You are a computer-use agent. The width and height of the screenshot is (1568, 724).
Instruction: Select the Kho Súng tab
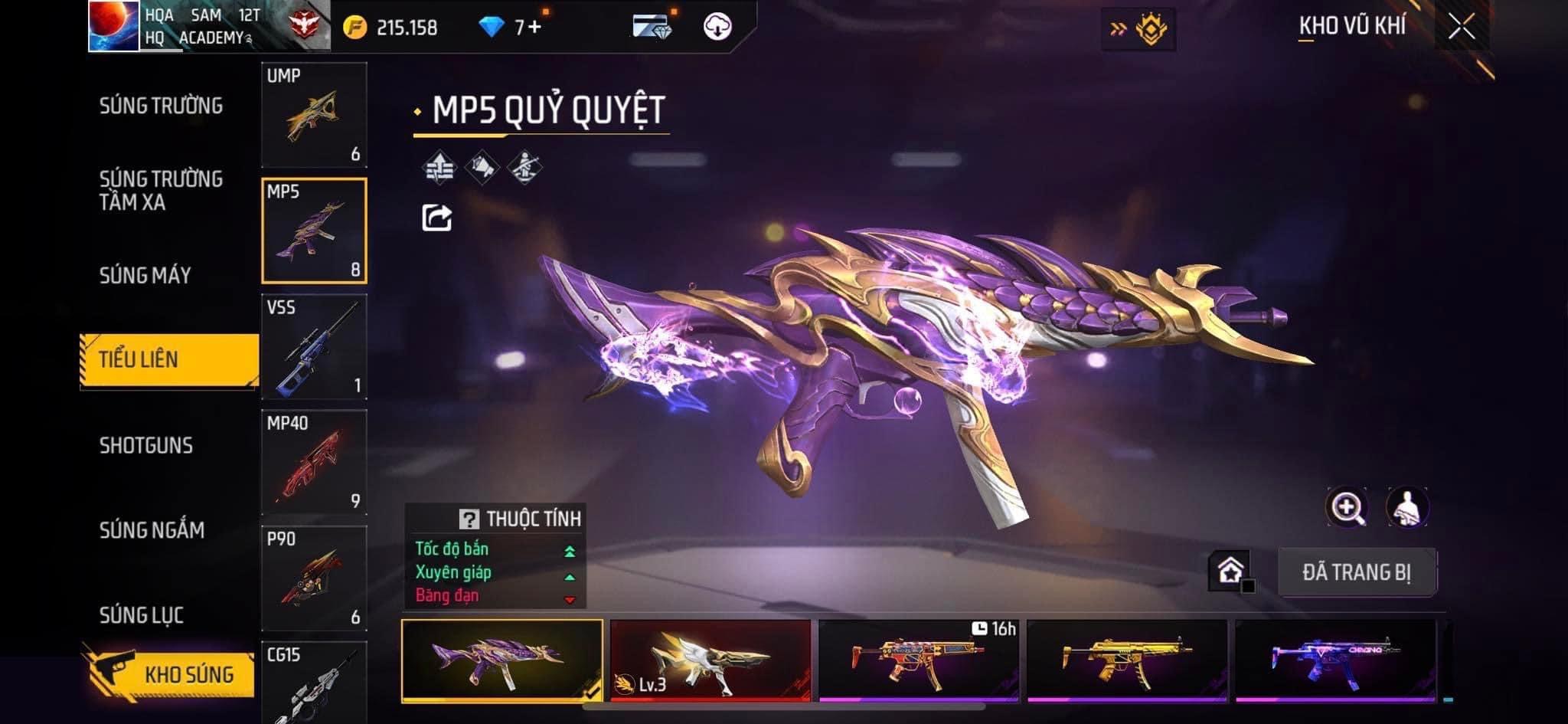click(170, 674)
